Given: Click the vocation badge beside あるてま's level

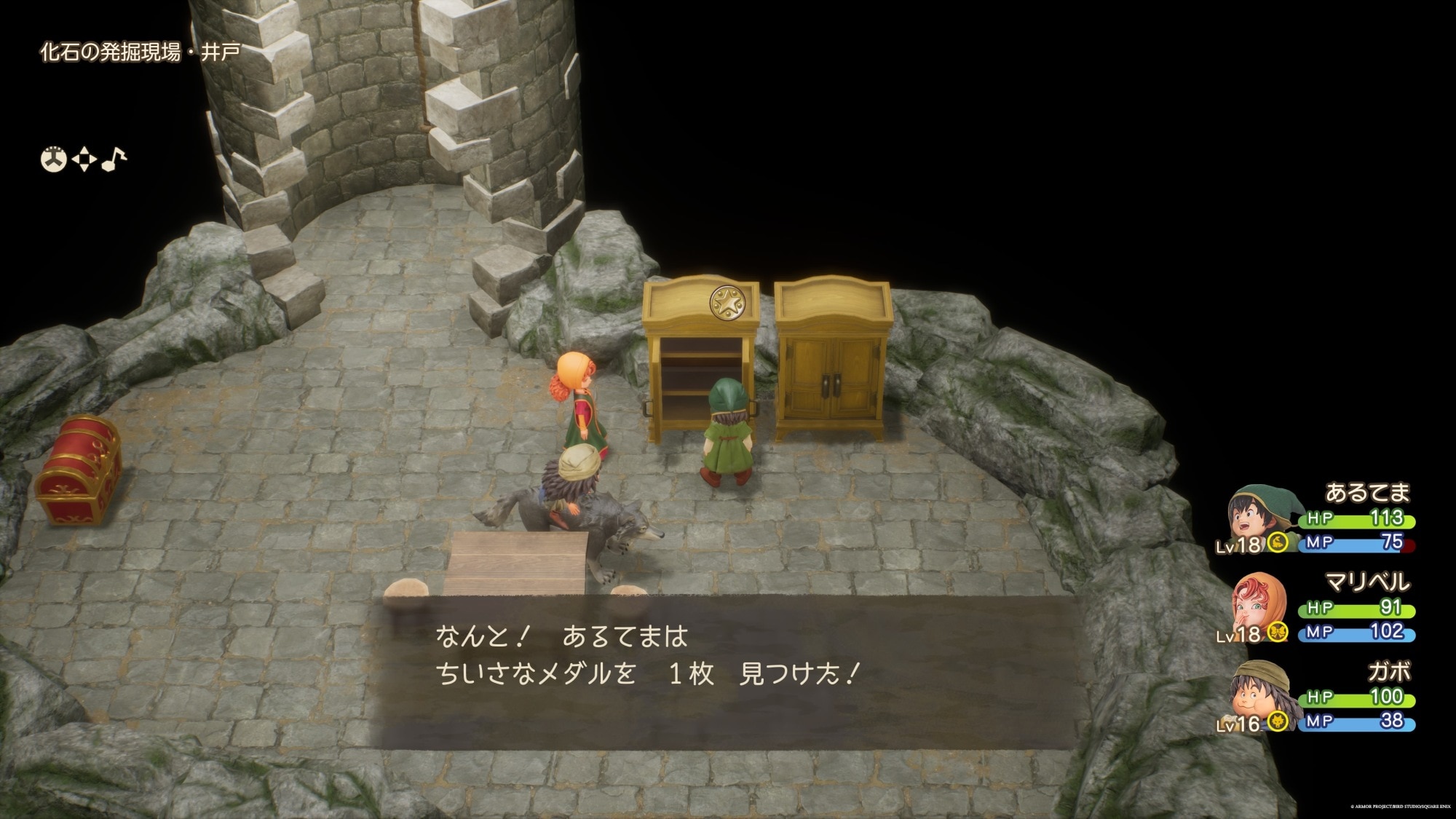Looking at the screenshot, I should [1277, 542].
